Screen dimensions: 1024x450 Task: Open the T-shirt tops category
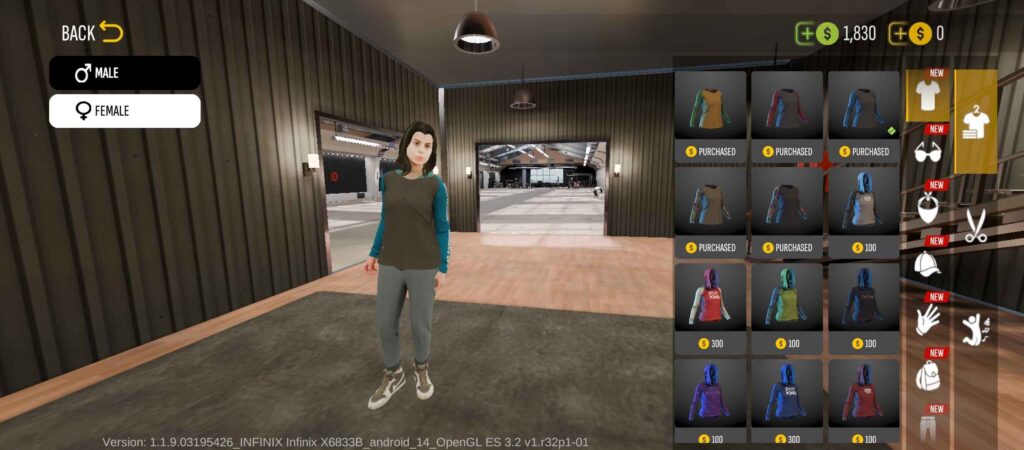[x=927, y=97]
